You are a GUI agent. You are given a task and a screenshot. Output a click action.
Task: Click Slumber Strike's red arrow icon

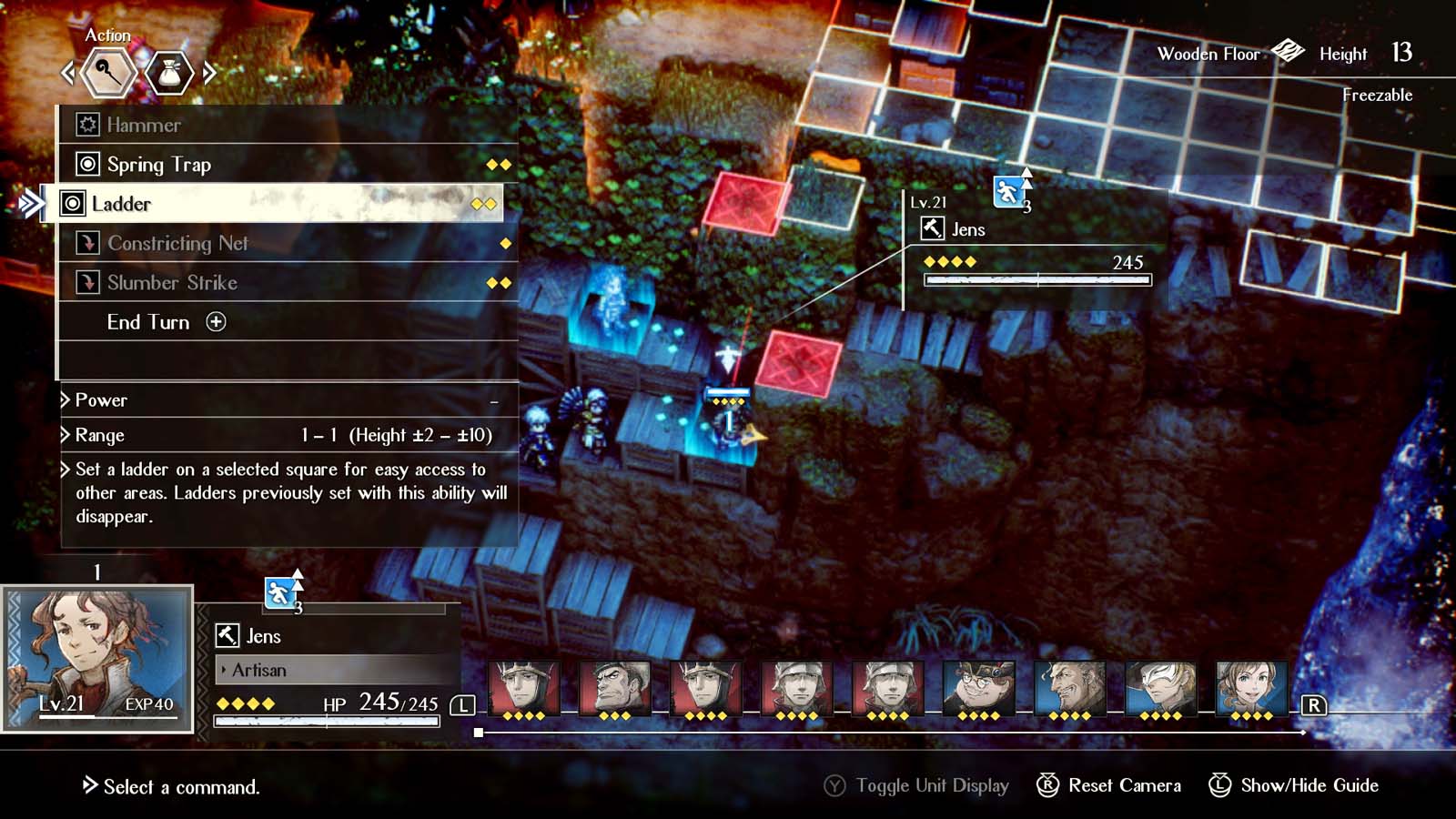tap(87, 283)
